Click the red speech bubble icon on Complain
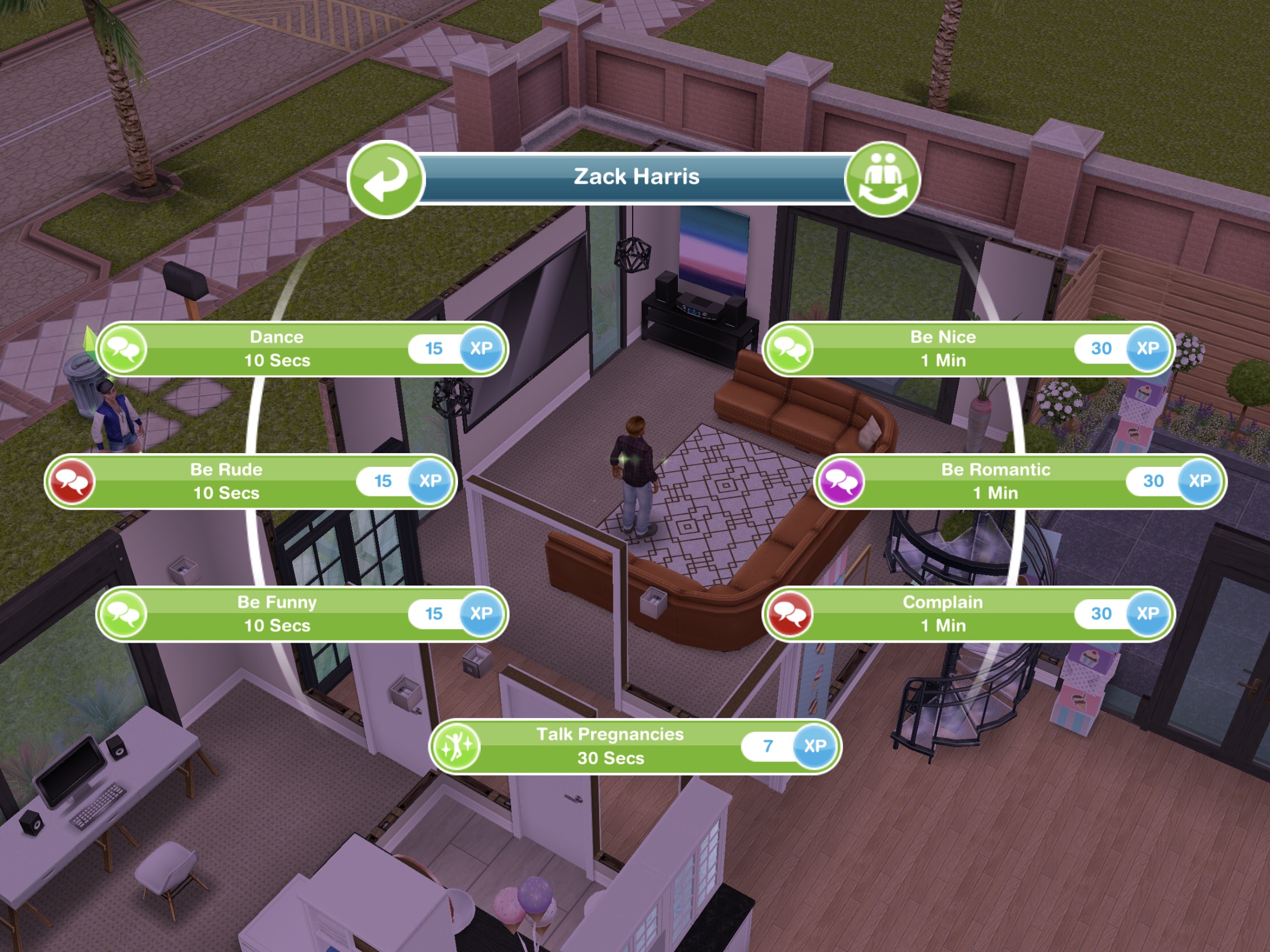This screenshot has height=952, width=1270. pyautogui.click(x=789, y=614)
